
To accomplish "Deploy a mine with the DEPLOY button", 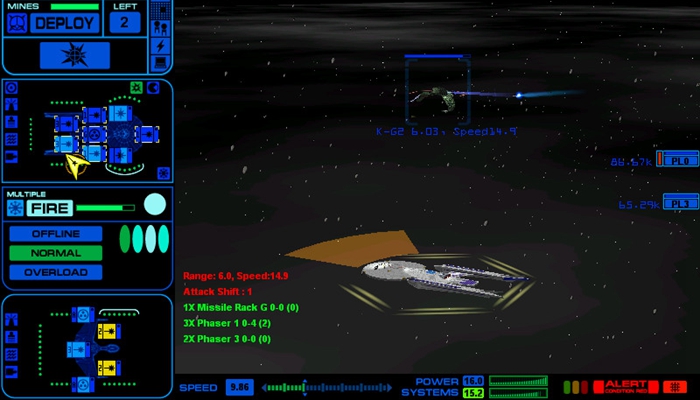I will coord(66,23).
